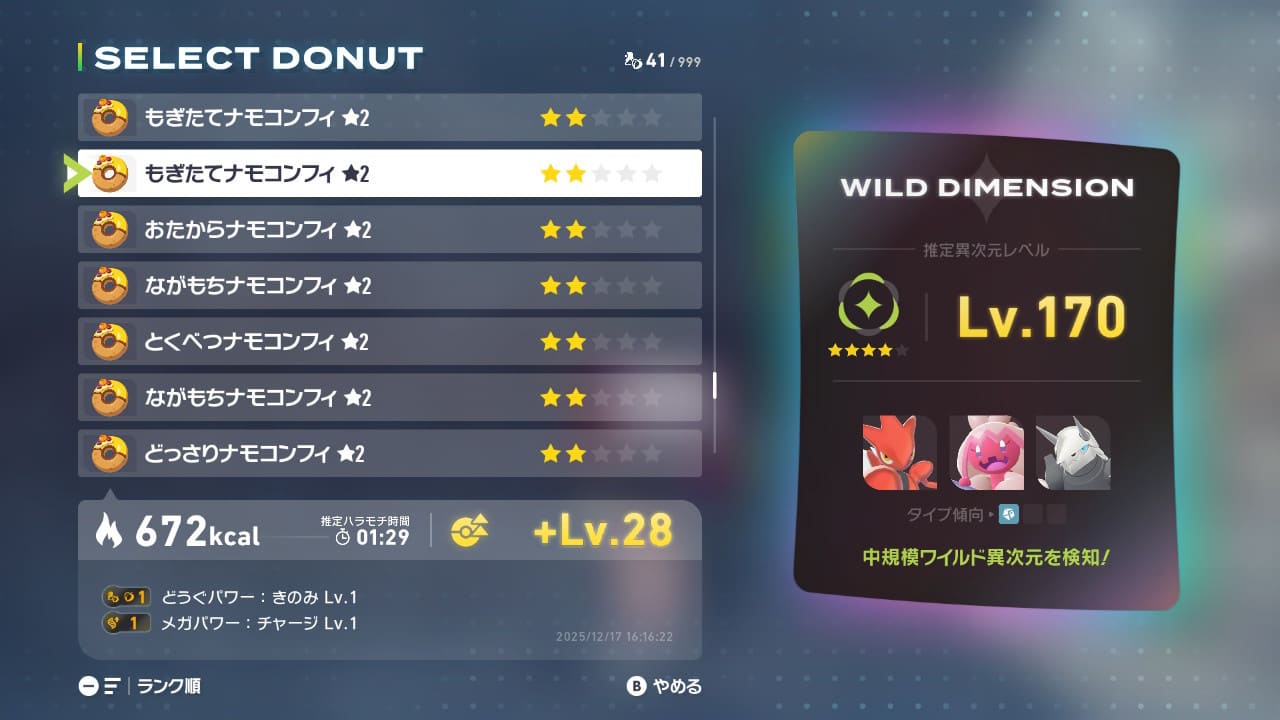
Task: Click the donut list scrollbar handle
Action: point(714,385)
